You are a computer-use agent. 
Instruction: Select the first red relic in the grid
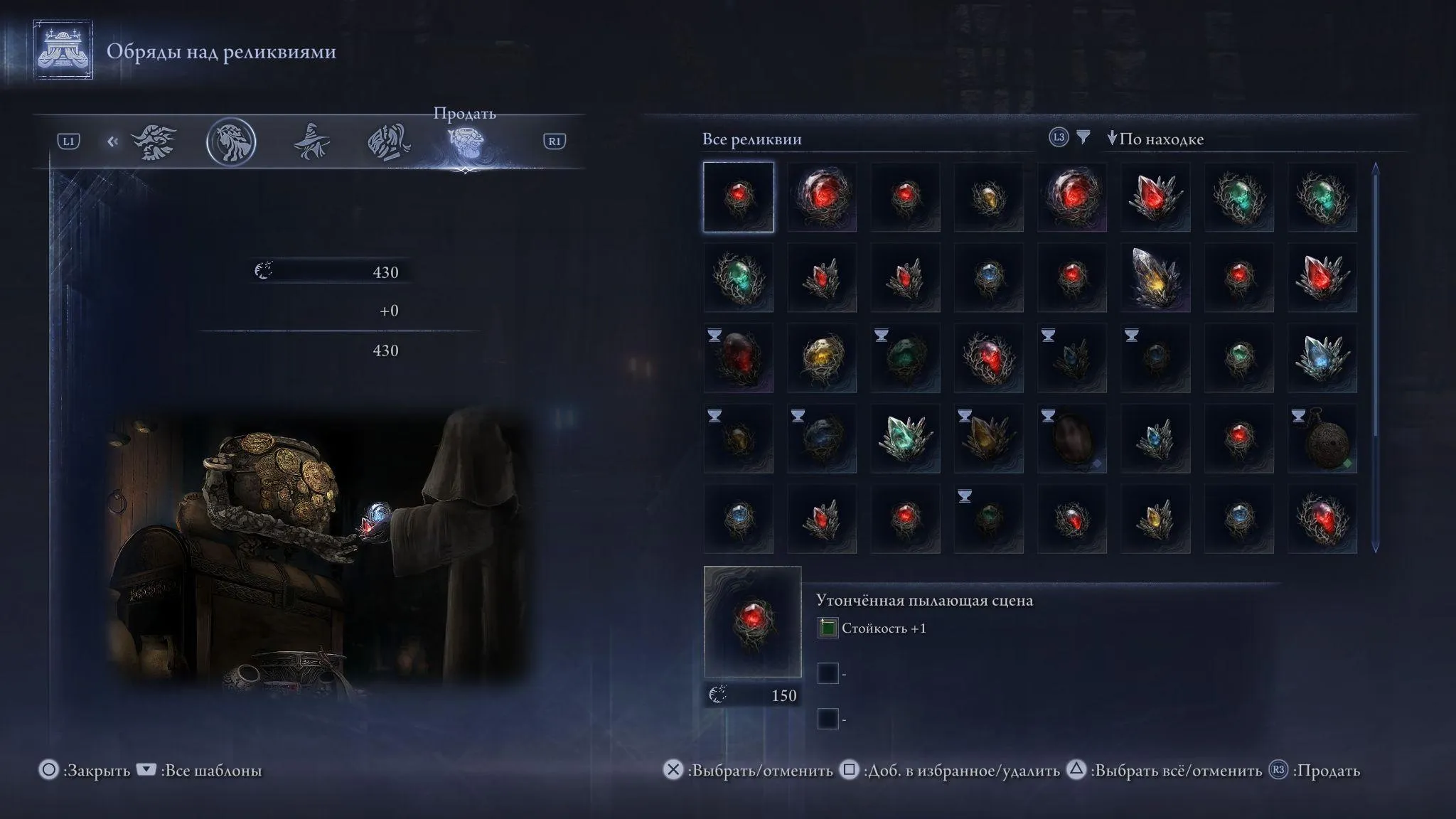pos(737,197)
